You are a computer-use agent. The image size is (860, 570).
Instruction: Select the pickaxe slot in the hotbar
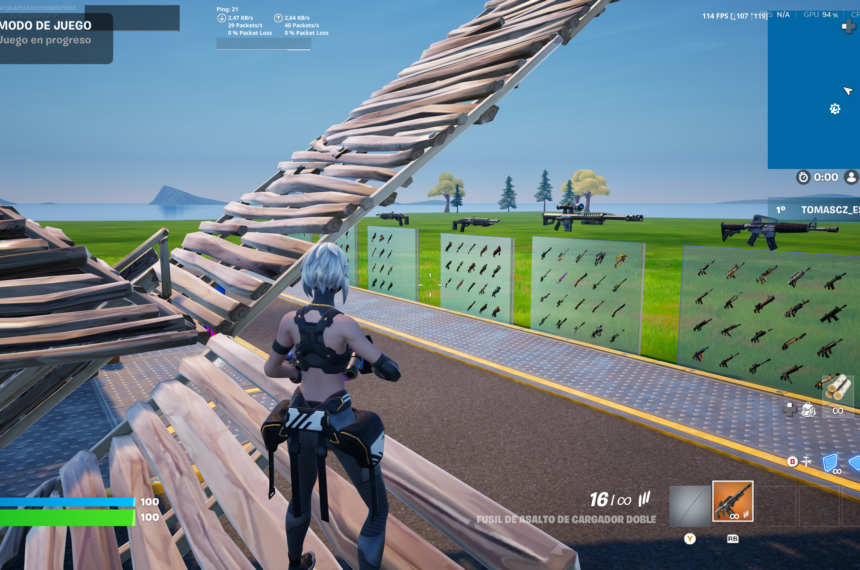688,505
